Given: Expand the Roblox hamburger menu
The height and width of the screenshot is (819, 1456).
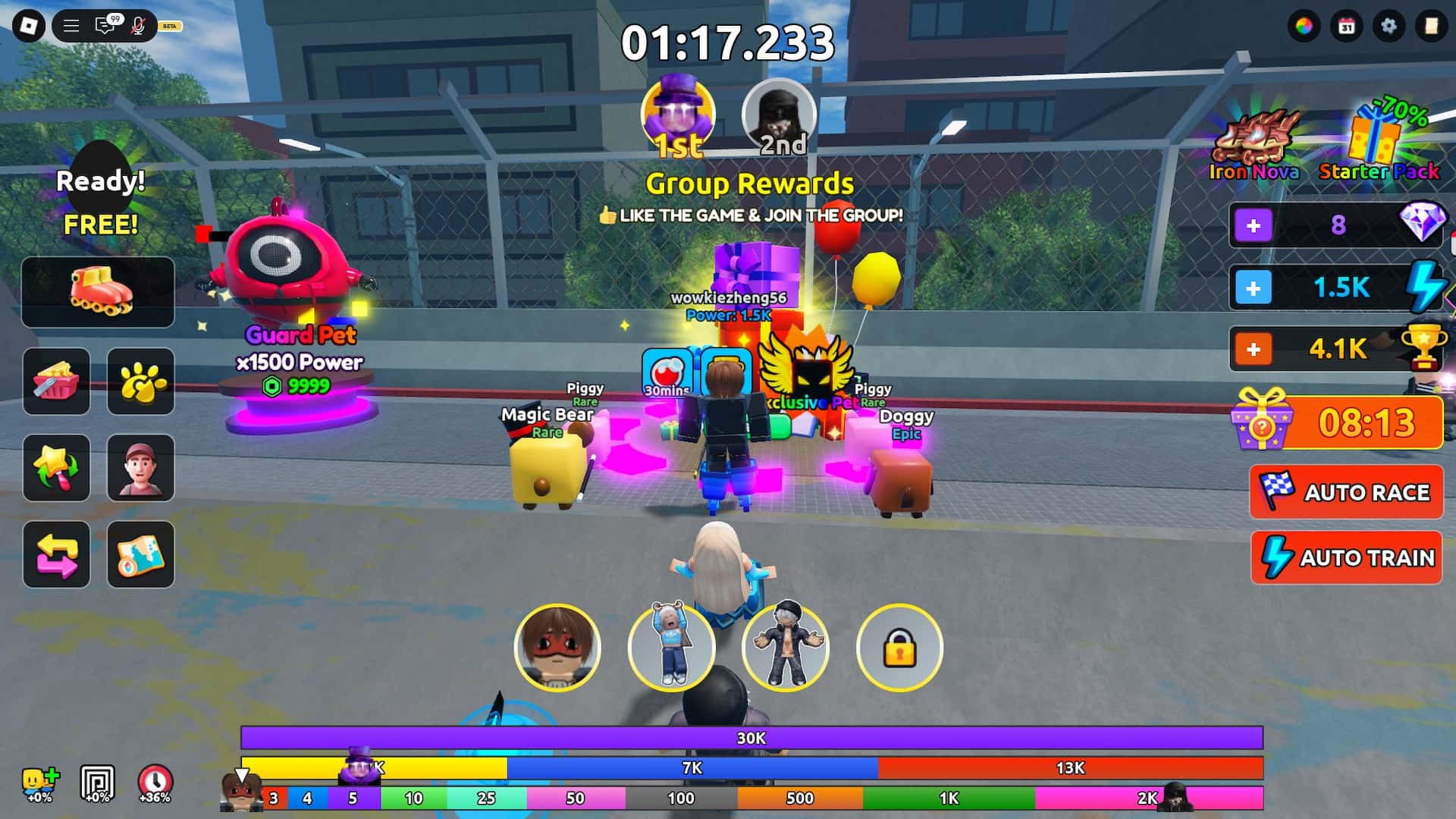Looking at the screenshot, I should click(72, 24).
